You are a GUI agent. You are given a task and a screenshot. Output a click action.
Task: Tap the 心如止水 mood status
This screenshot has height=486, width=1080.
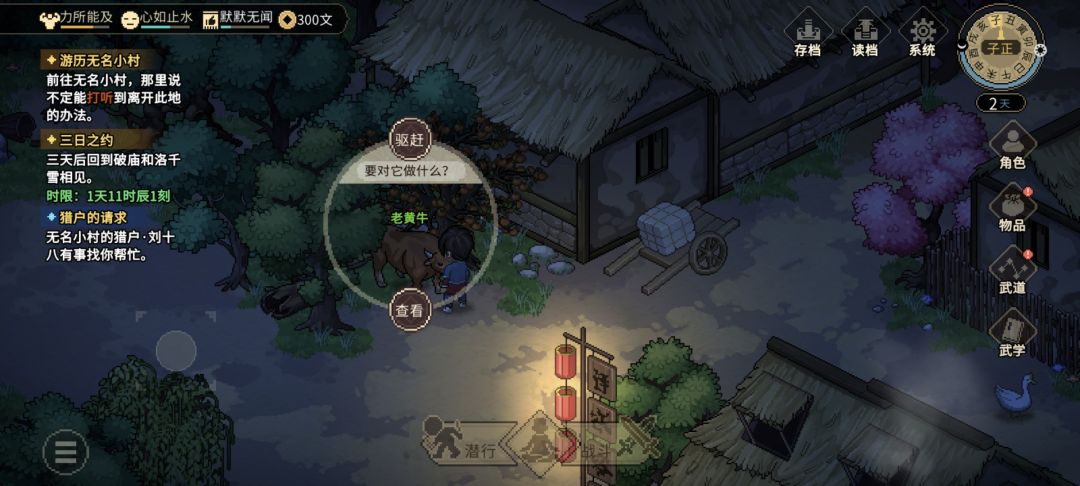157,18
